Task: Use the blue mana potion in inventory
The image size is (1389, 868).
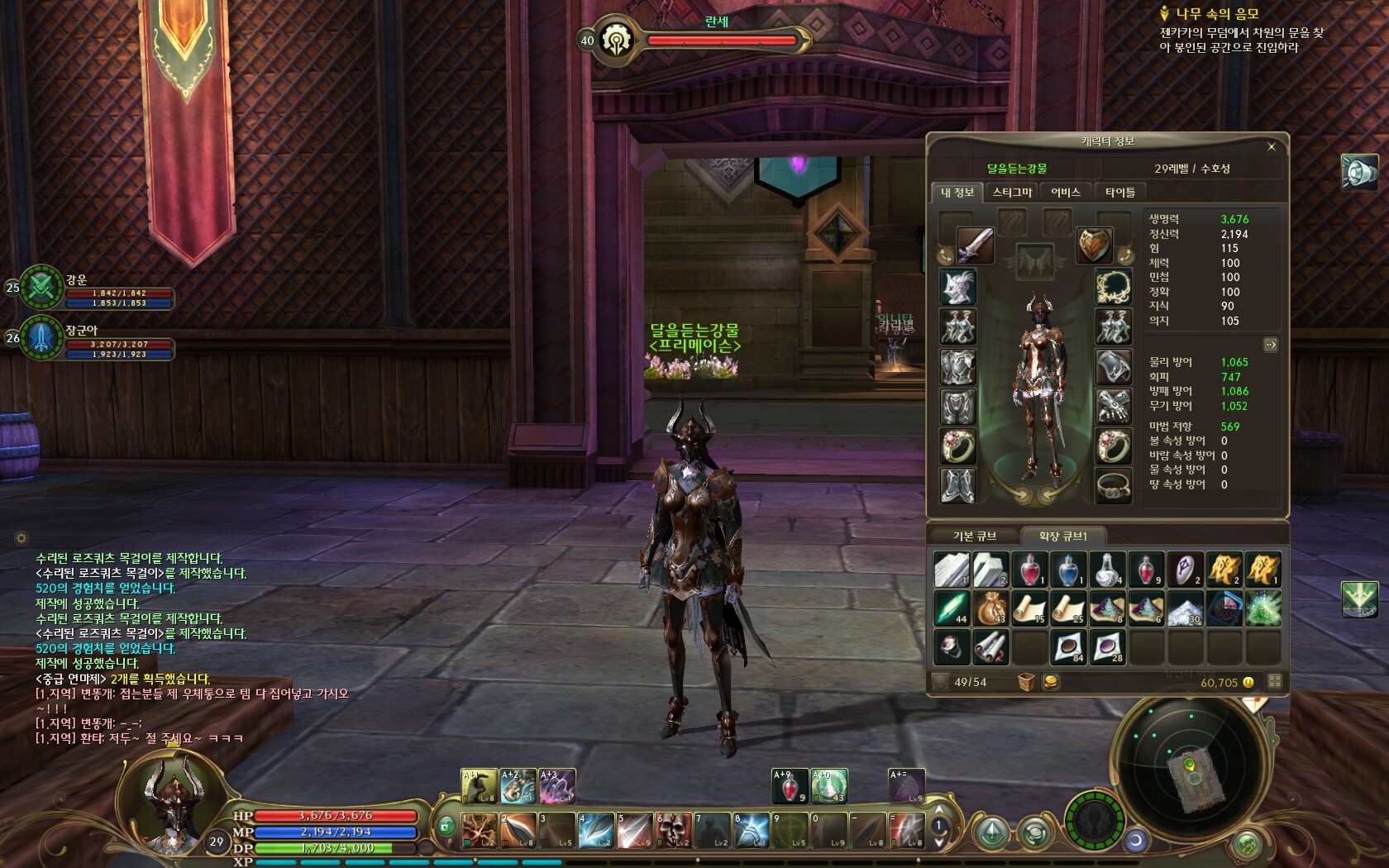Action: coord(1068,569)
